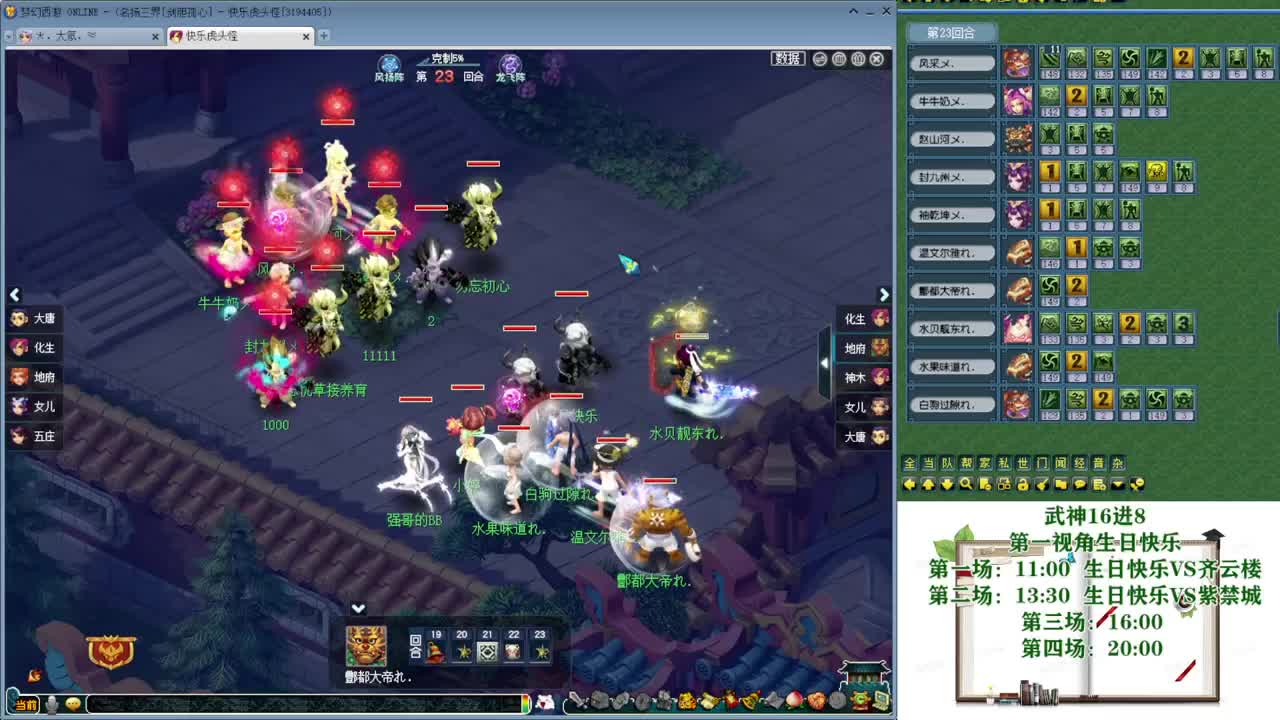Toggle the 私 private chat channel filter
This screenshot has width=1280, height=720.
(x=1004, y=462)
